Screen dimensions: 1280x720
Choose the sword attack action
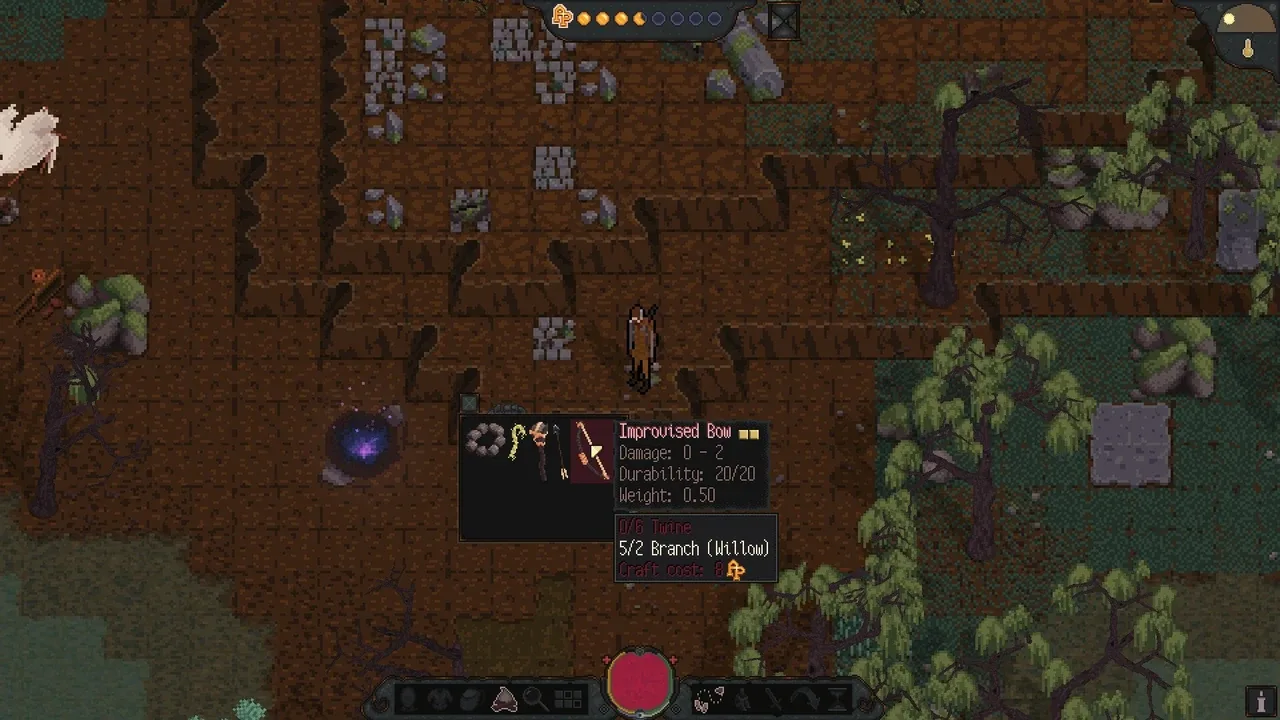click(x=773, y=699)
